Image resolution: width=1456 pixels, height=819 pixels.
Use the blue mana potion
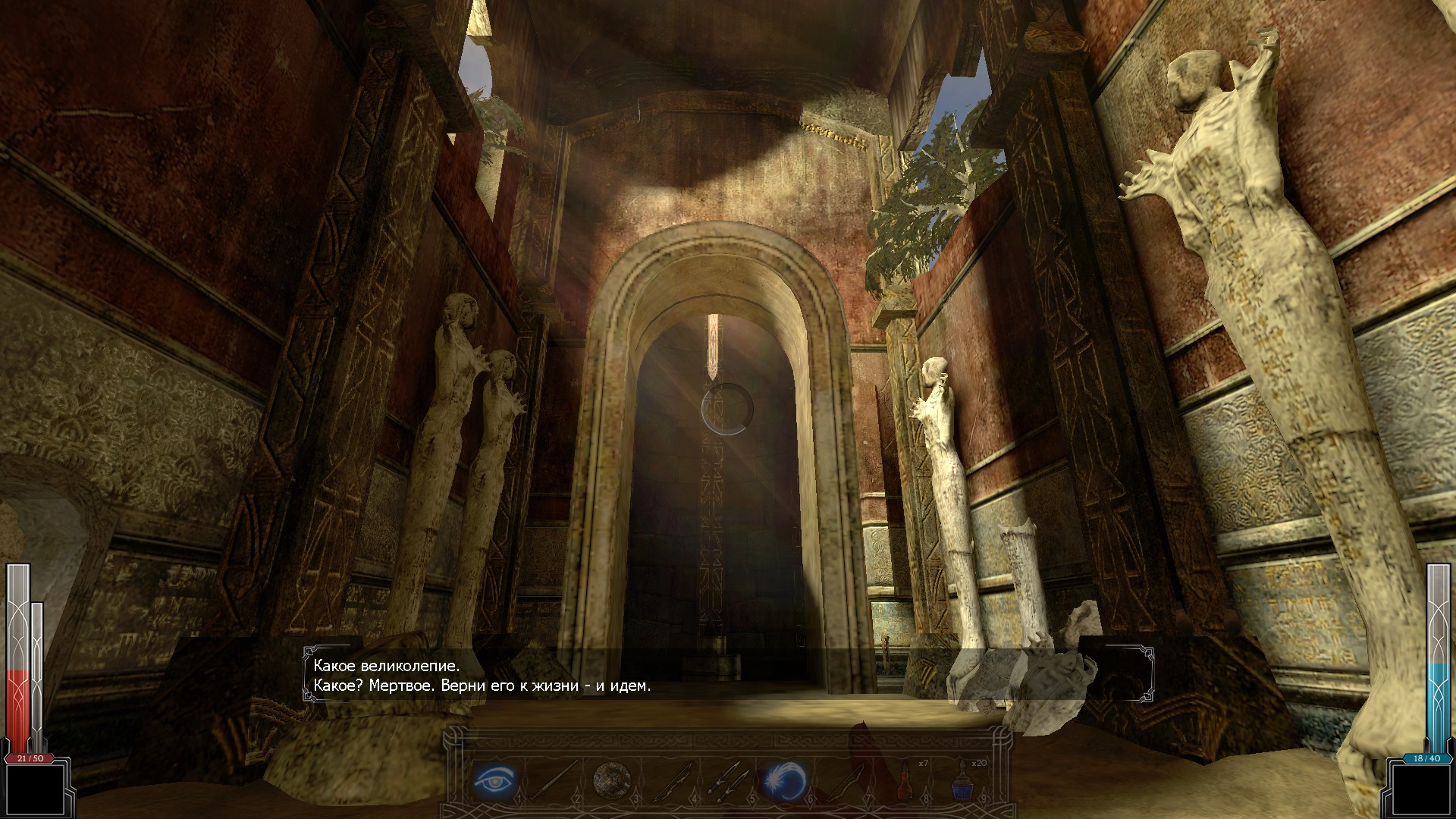[x=962, y=779]
